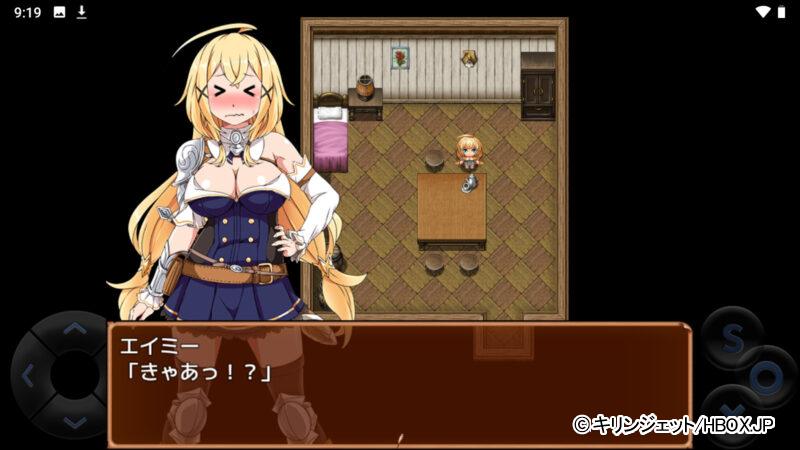Image resolution: width=800 pixels, height=450 pixels.
Task: Tap the round O virtual button
Action: [767, 378]
